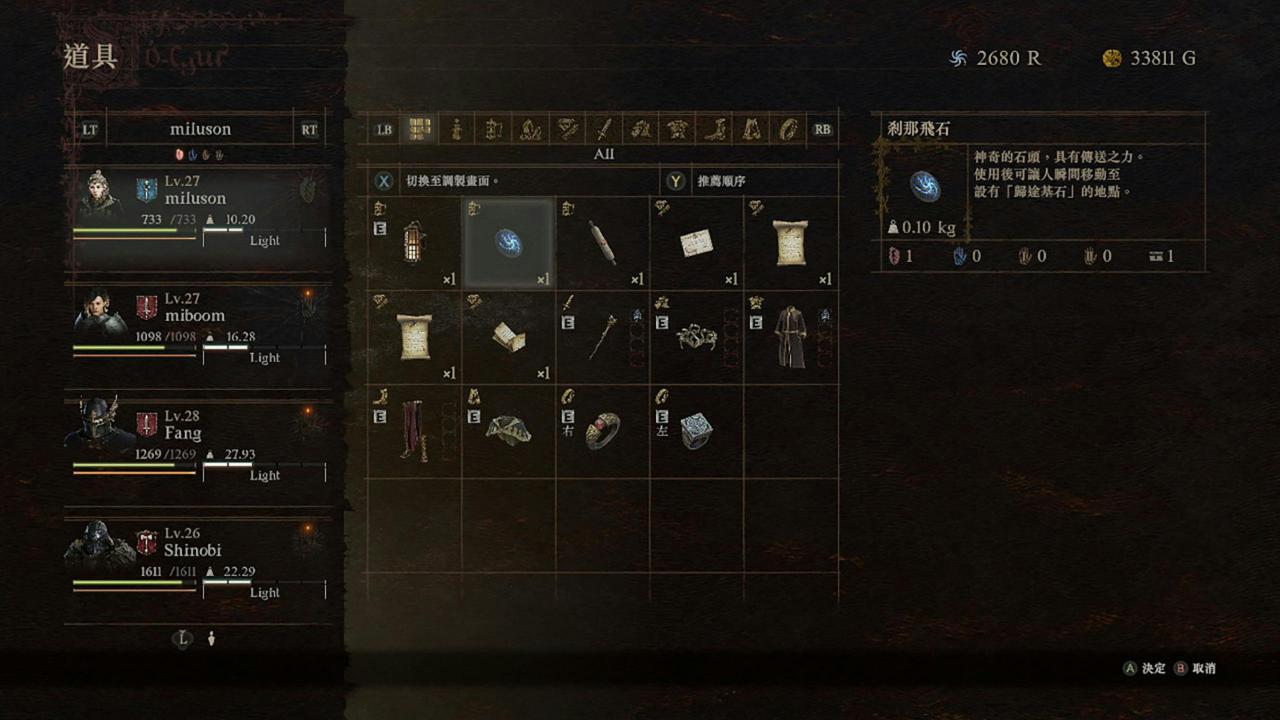Choose the rolled white scroll case item
The image size is (1280, 720).
(x=602, y=243)
